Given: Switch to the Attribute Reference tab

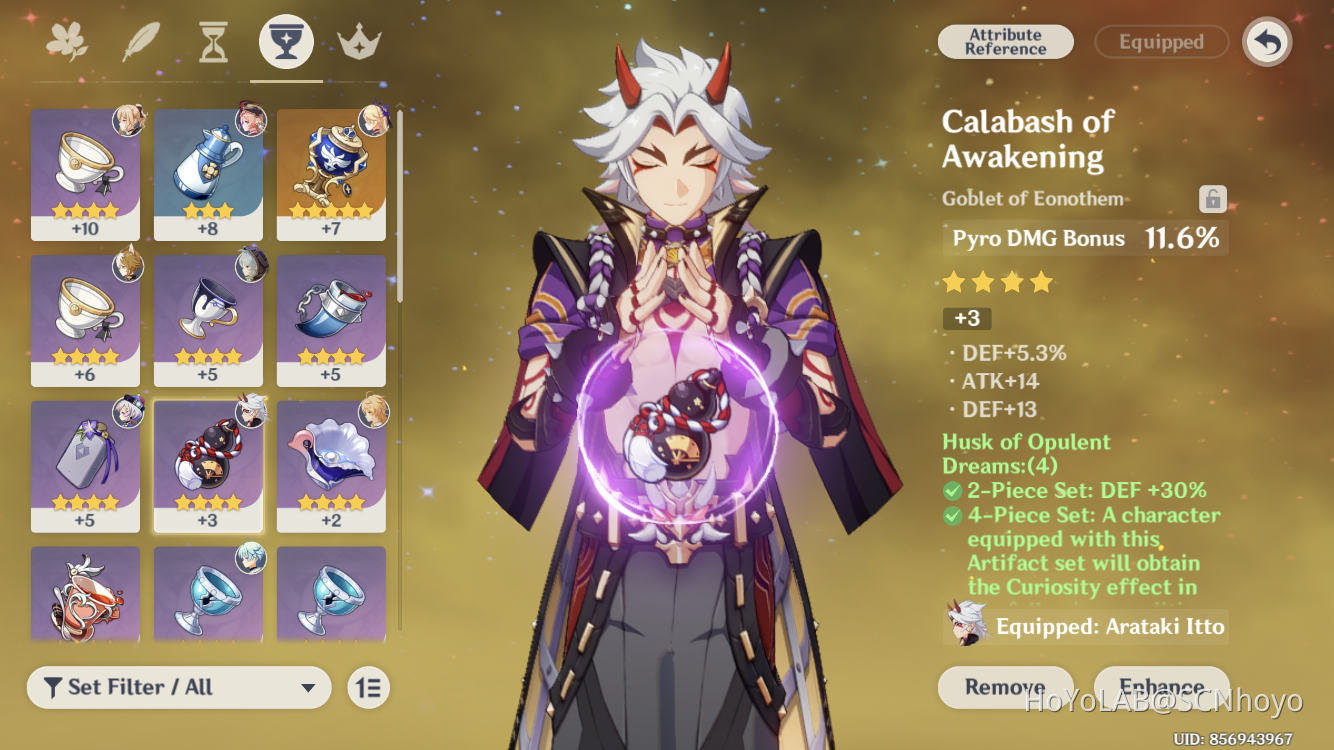Looking at the screenshot, I should pyautogui.click(x=1005, y=42).
